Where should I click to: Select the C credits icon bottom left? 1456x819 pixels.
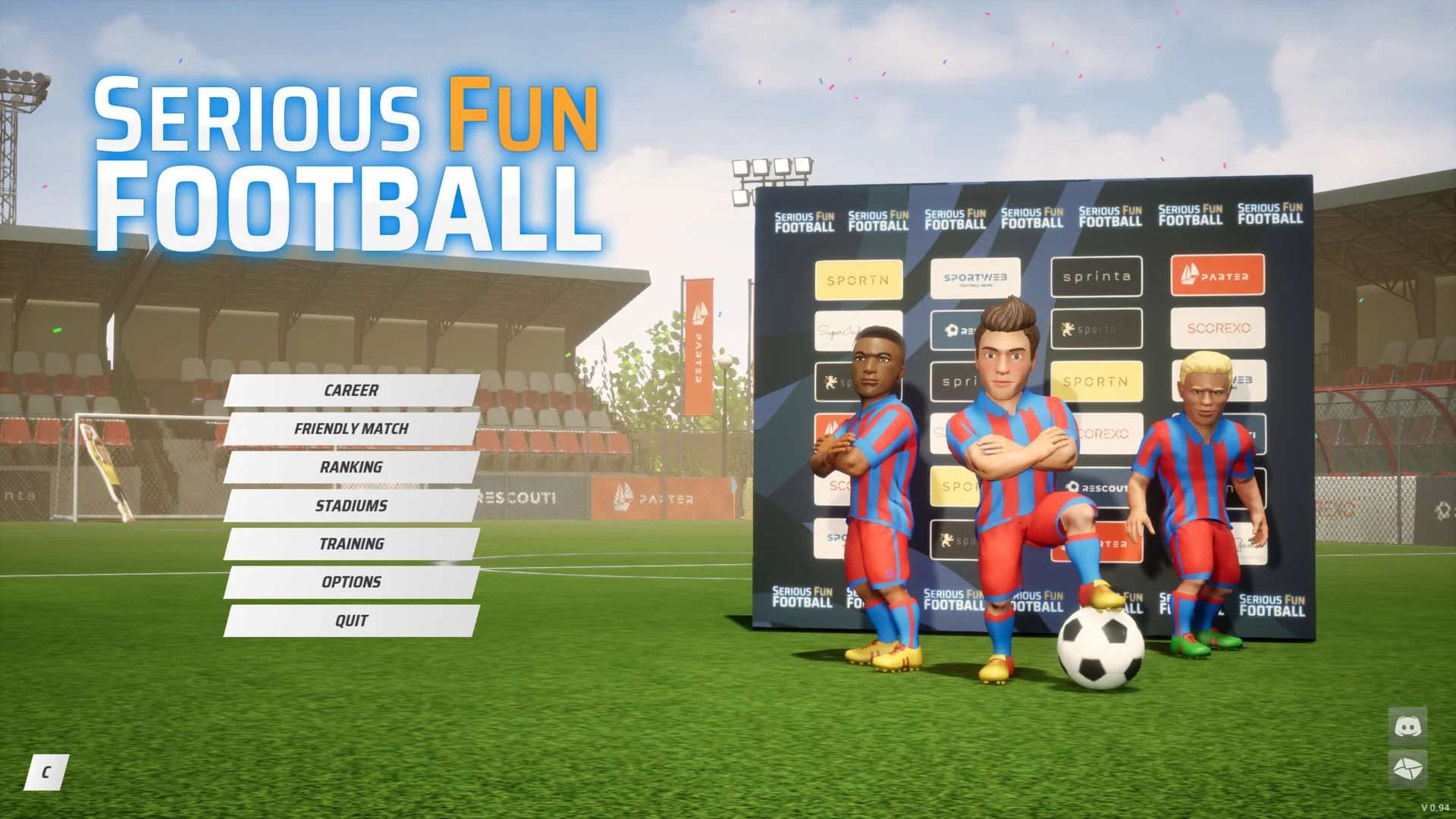[x=47, y=771]
